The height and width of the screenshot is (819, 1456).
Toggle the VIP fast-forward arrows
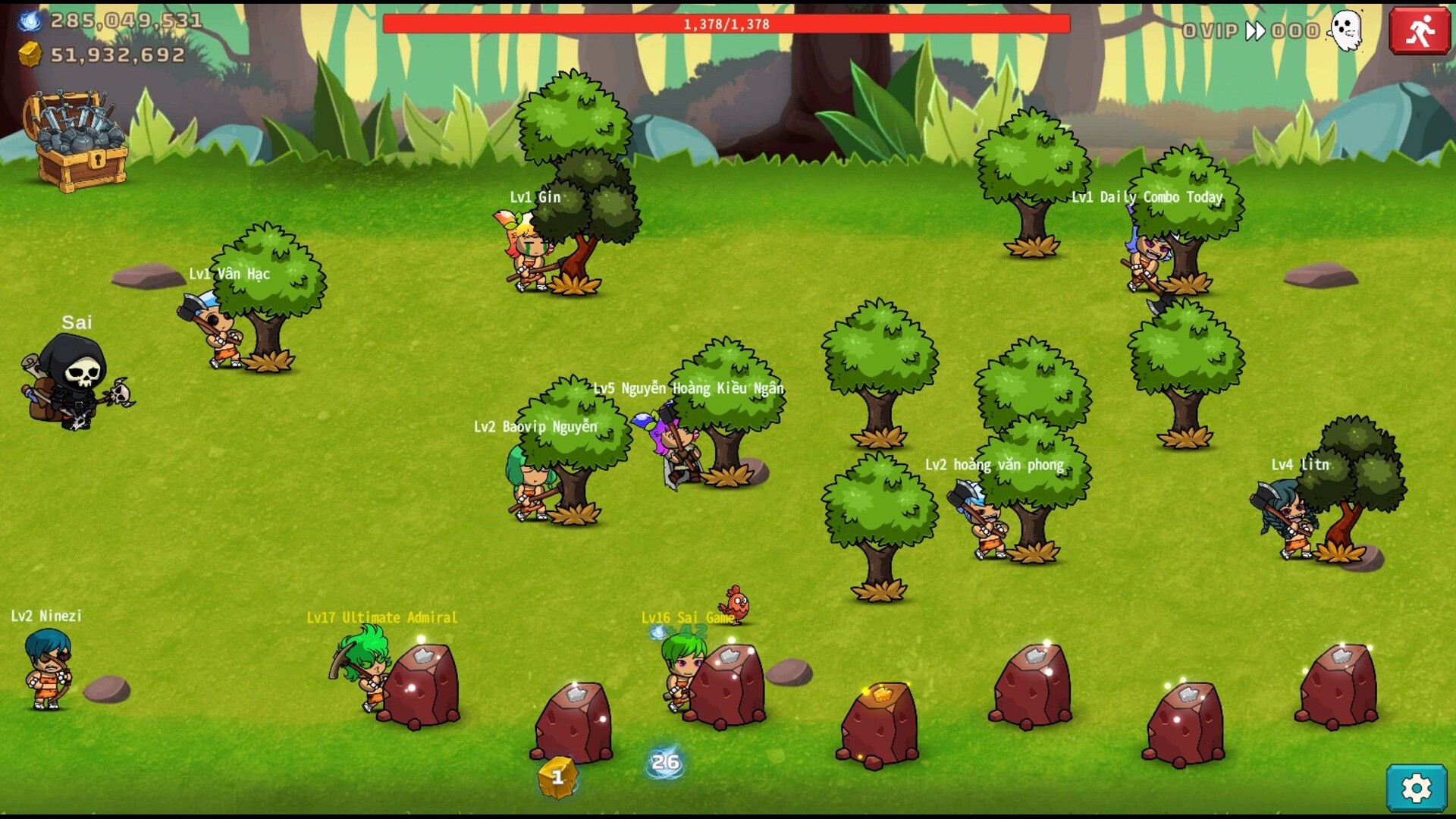coord(1255,31)
